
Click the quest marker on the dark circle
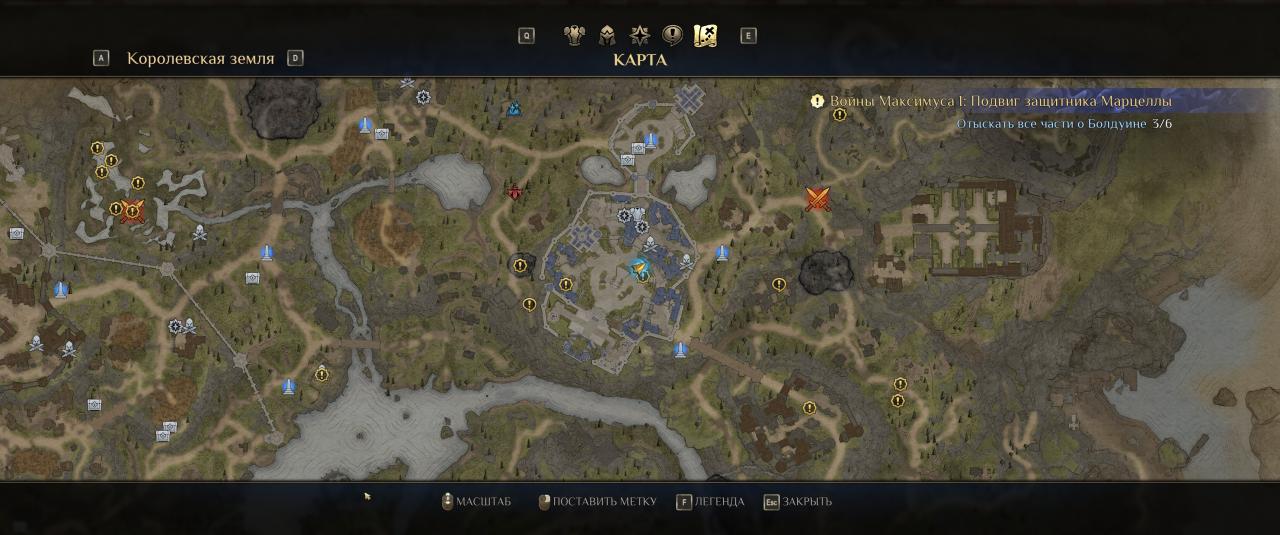(x=518, y=265)
